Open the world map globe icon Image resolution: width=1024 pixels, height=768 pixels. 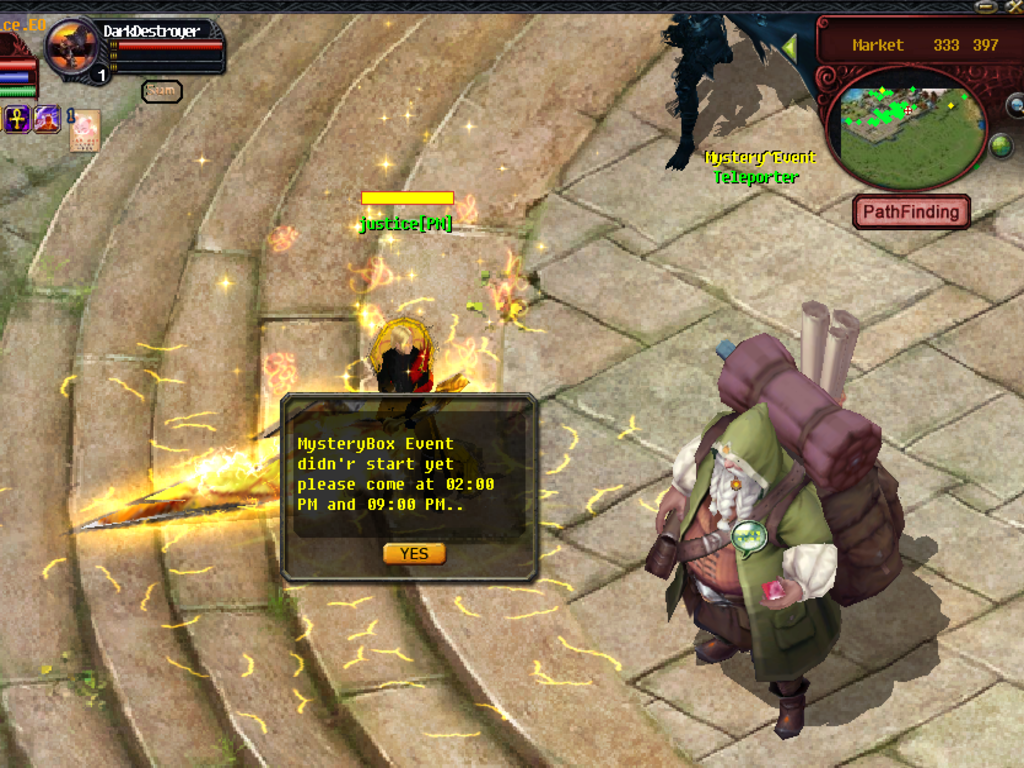coord(1001,147)
